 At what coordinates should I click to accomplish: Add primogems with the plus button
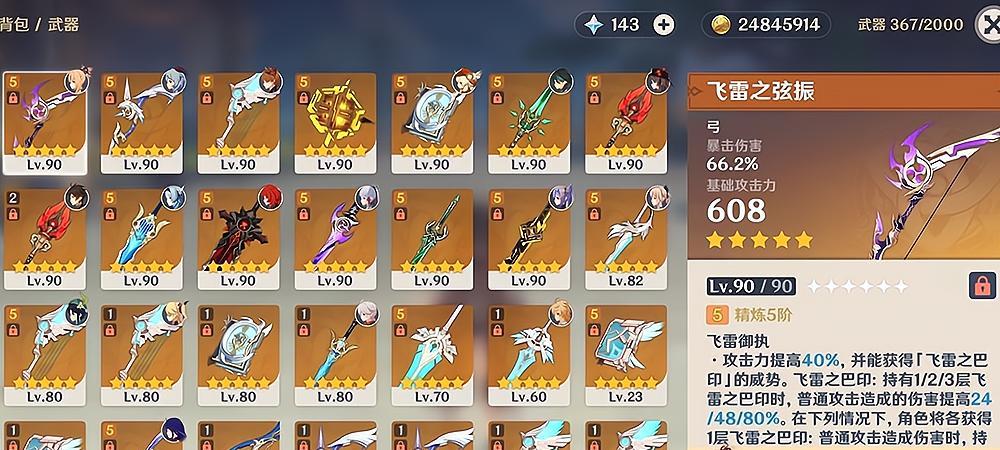coord(663,25)
